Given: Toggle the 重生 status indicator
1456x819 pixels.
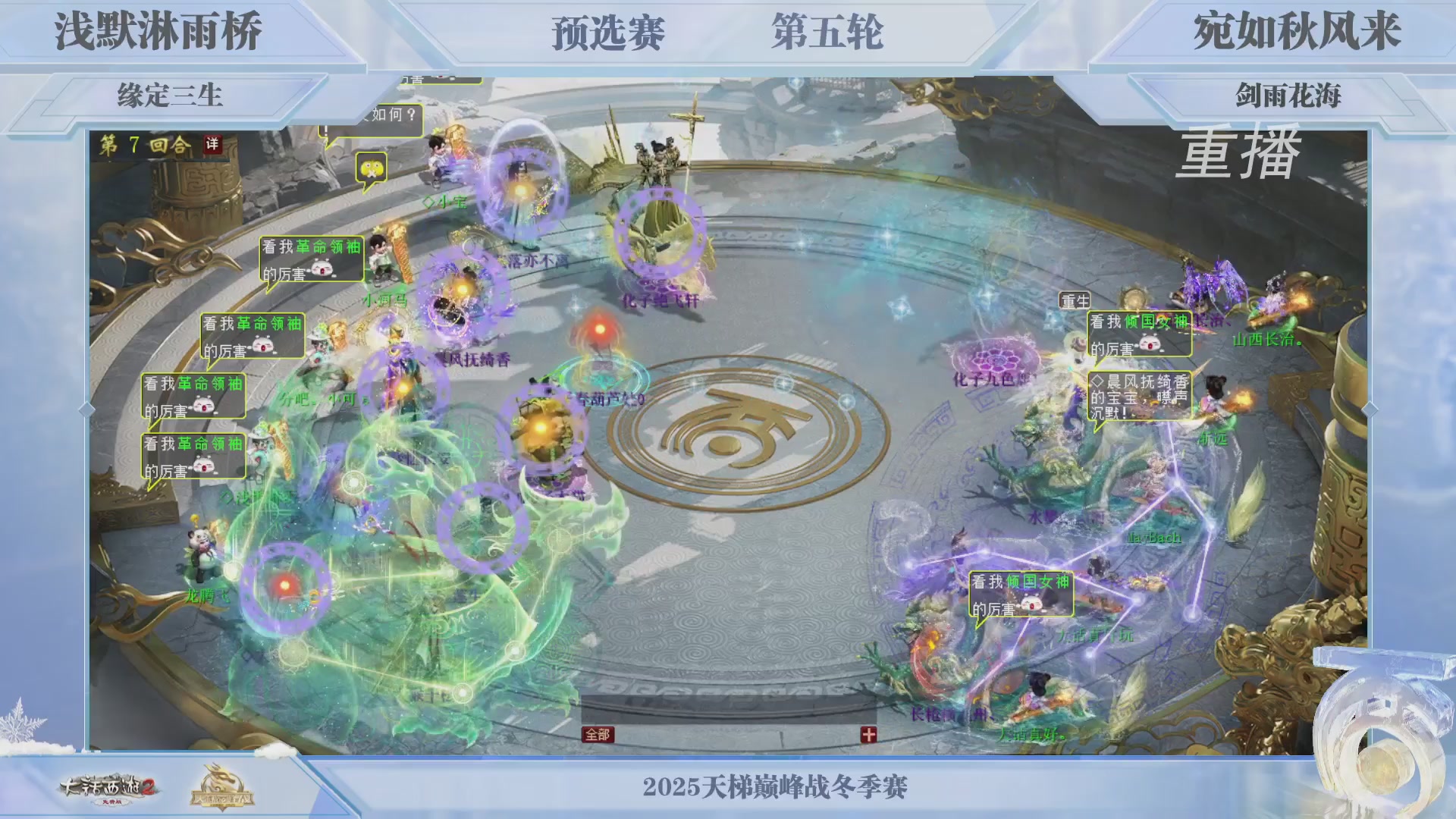Looking at the screenshot, I should pos(1074,301).
